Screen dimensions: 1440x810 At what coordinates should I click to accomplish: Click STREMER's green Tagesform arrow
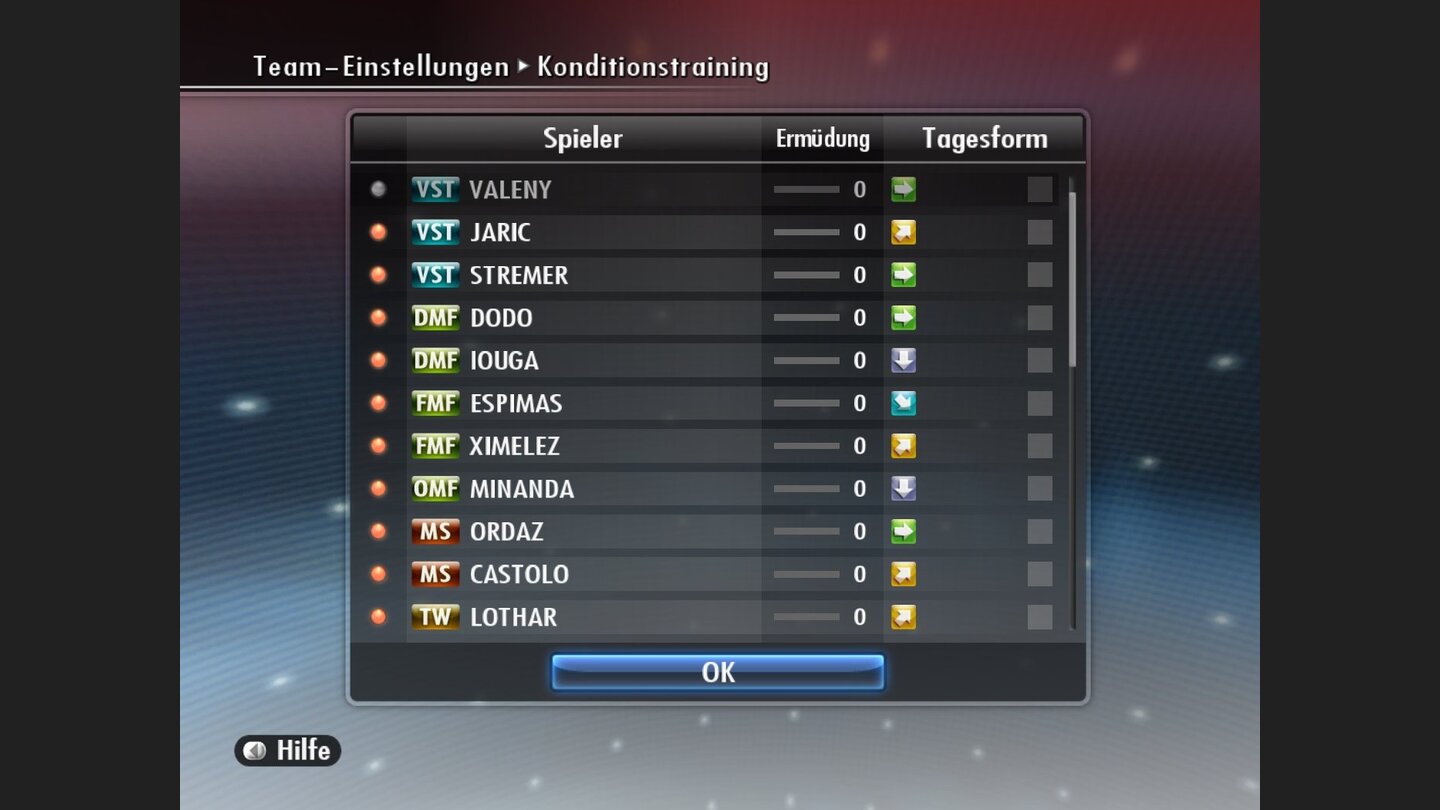coord(901,274)
